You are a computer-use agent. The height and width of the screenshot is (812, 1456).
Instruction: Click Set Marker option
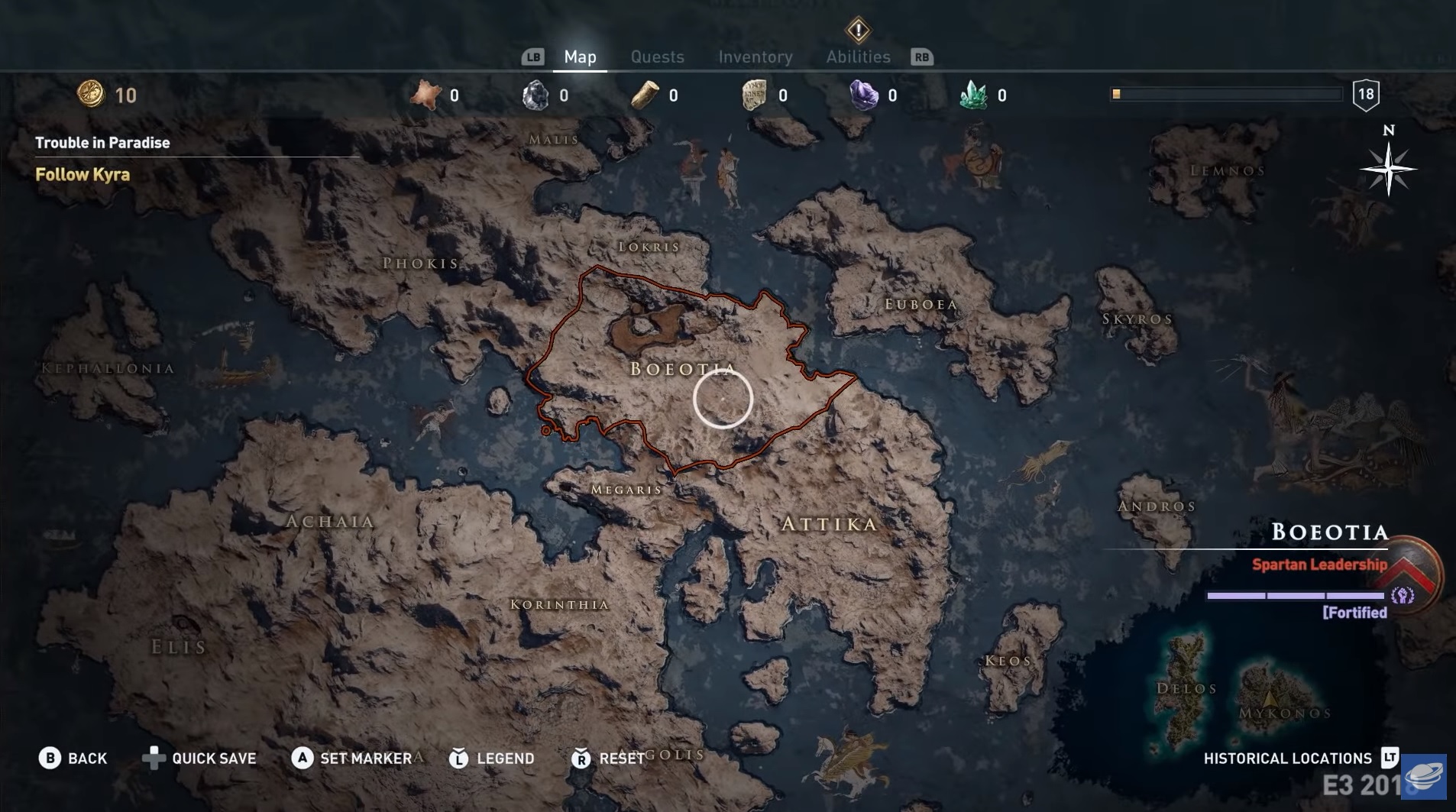point(352,758)
